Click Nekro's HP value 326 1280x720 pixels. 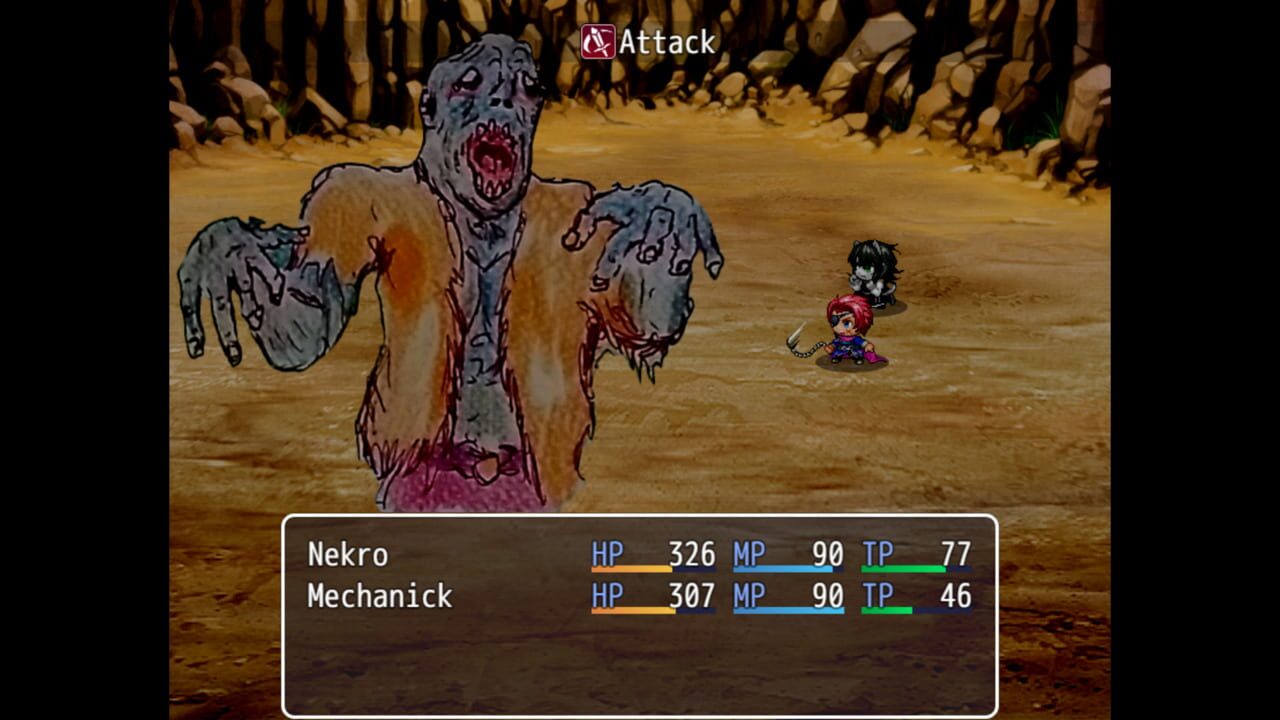[695, 551]
